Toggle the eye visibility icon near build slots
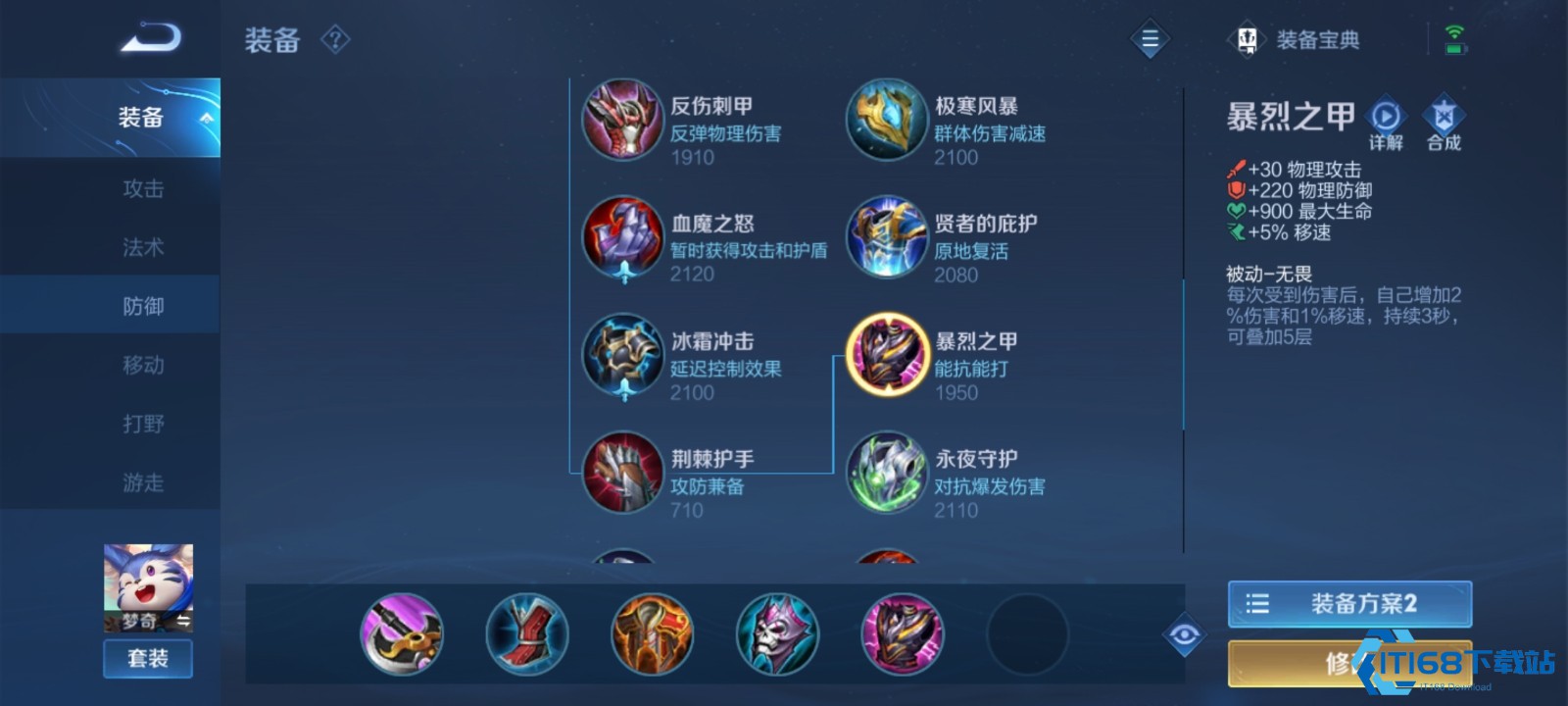 (1183, 635)
